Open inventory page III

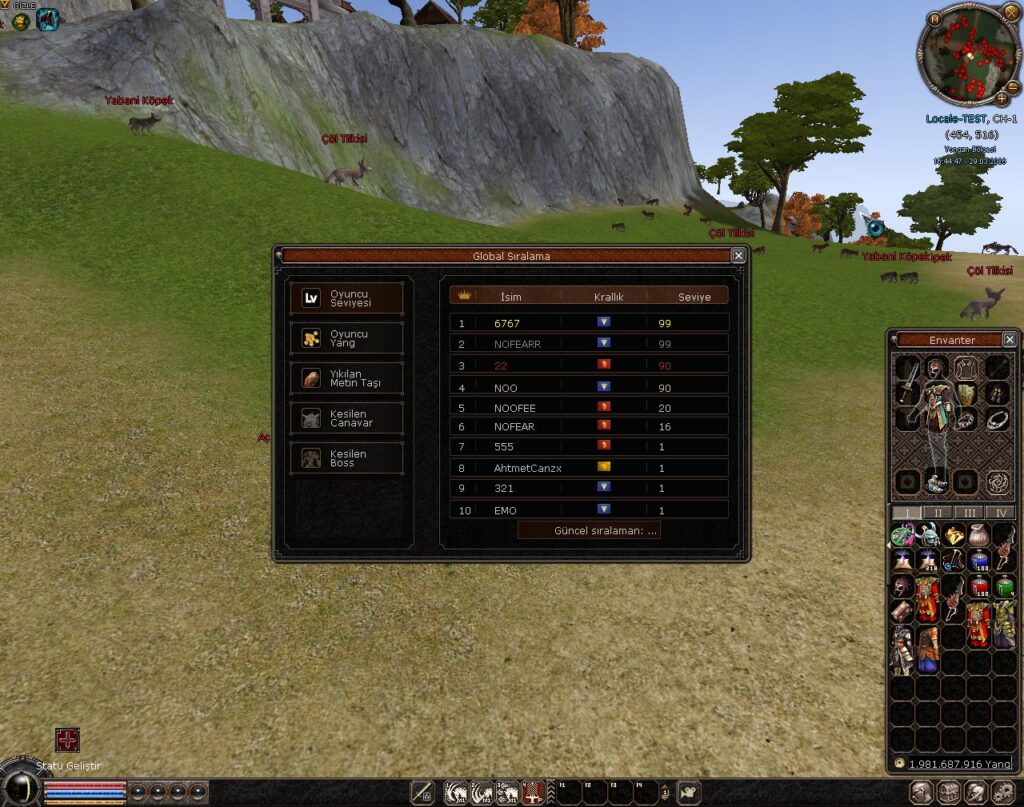(x=968, y=513)
